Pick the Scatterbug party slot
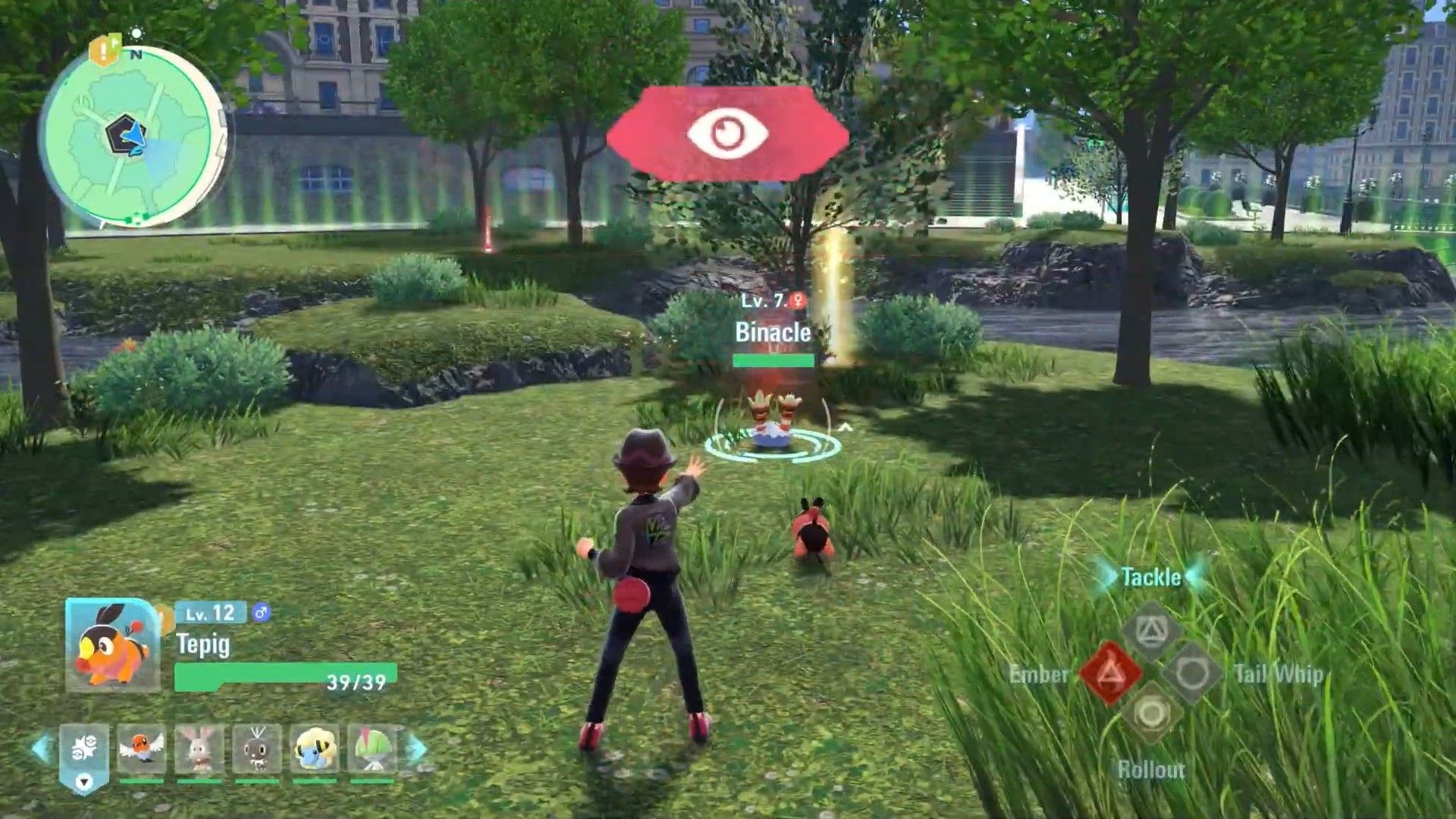Viewport: 1456px width, 819px height. click(257, 749)
